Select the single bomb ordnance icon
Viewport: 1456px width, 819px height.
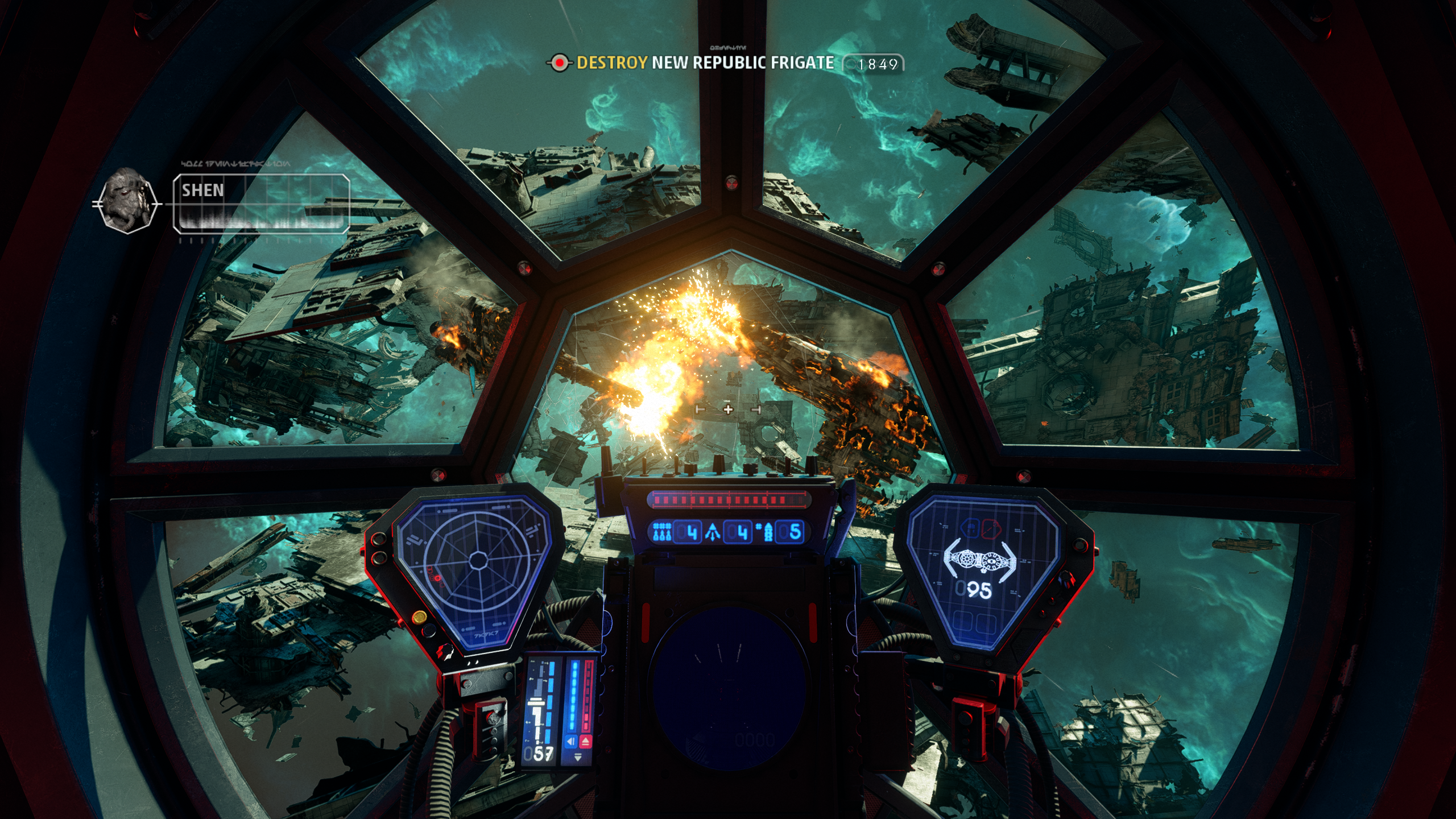click(767, 532)
